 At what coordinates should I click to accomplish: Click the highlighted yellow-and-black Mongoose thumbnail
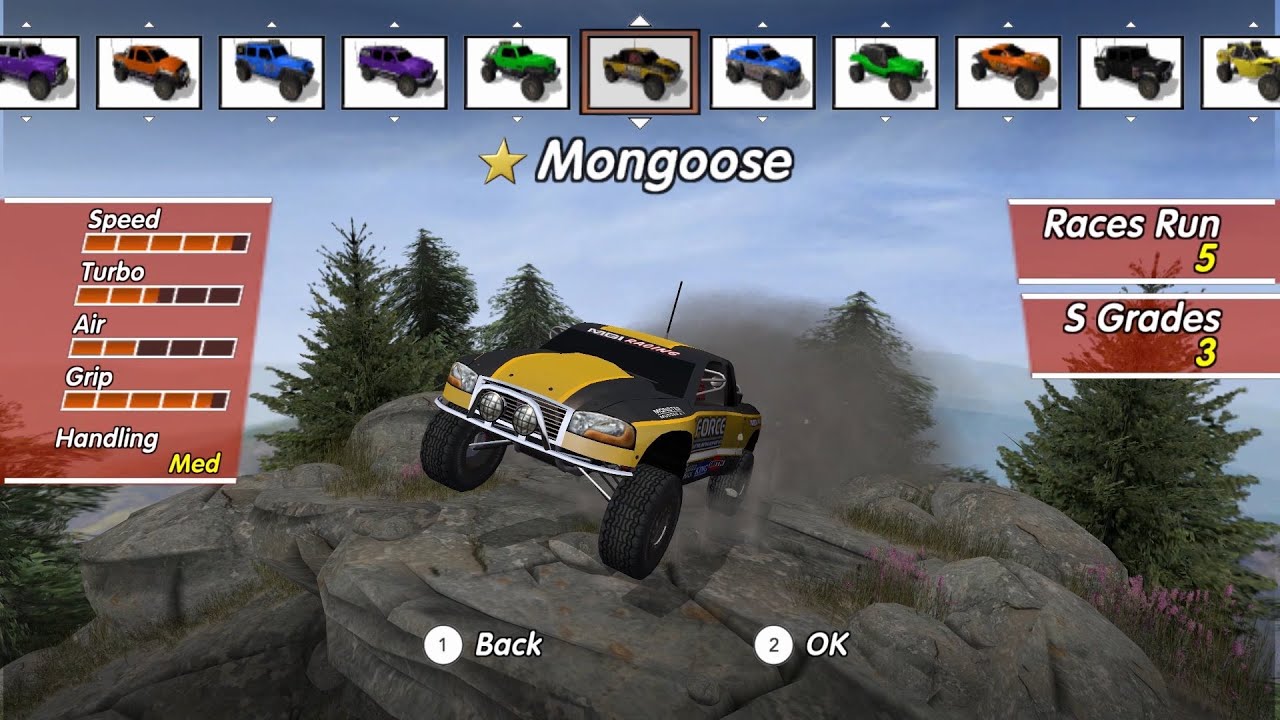[640, 72]
